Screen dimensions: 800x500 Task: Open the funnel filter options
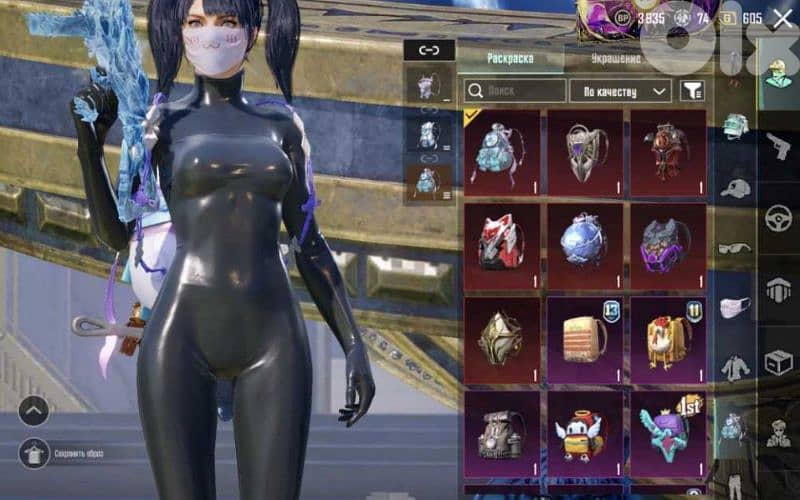(x=691, y=91)
